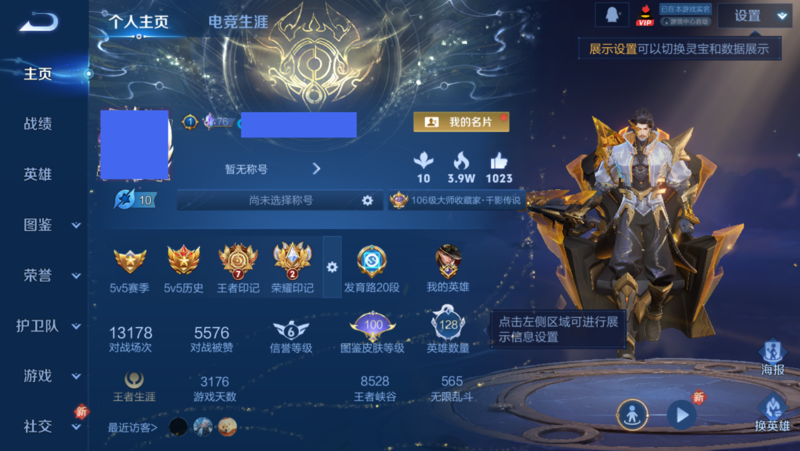Switch to the 电竞生涯 tab
The image size is (800, 451).
point(236,22)
